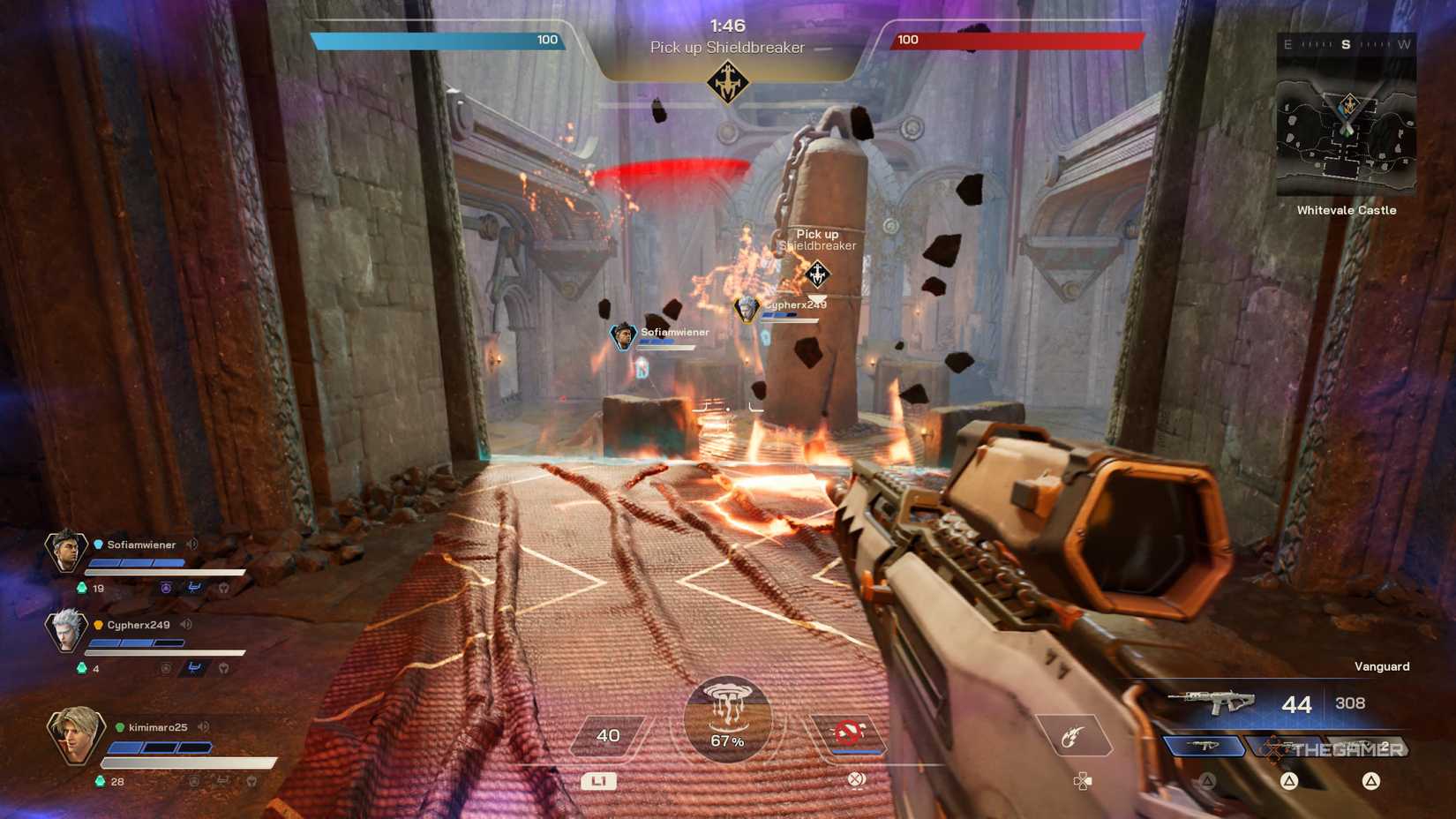Activate the red crossed-out ability icon

pos(849,733)
